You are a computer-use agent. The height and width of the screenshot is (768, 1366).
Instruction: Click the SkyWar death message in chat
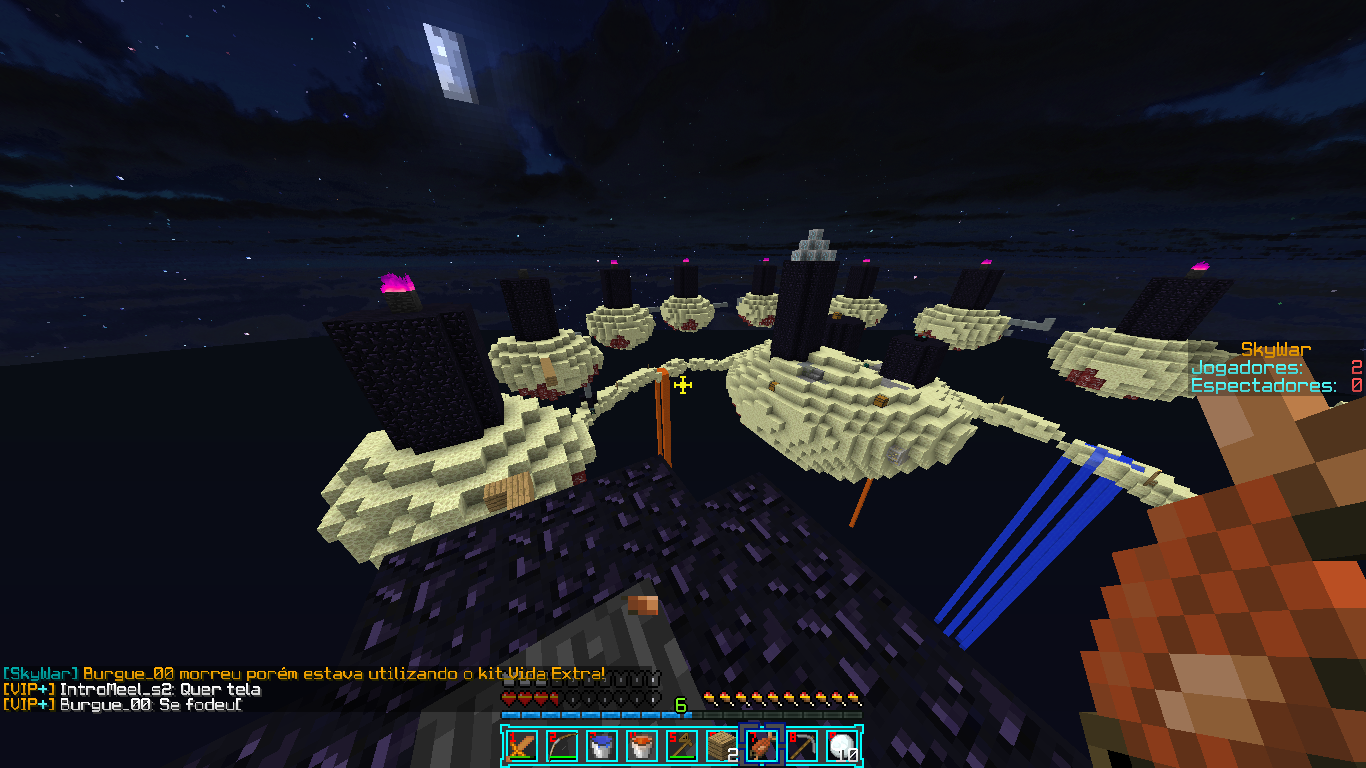[x=303, y=674]
